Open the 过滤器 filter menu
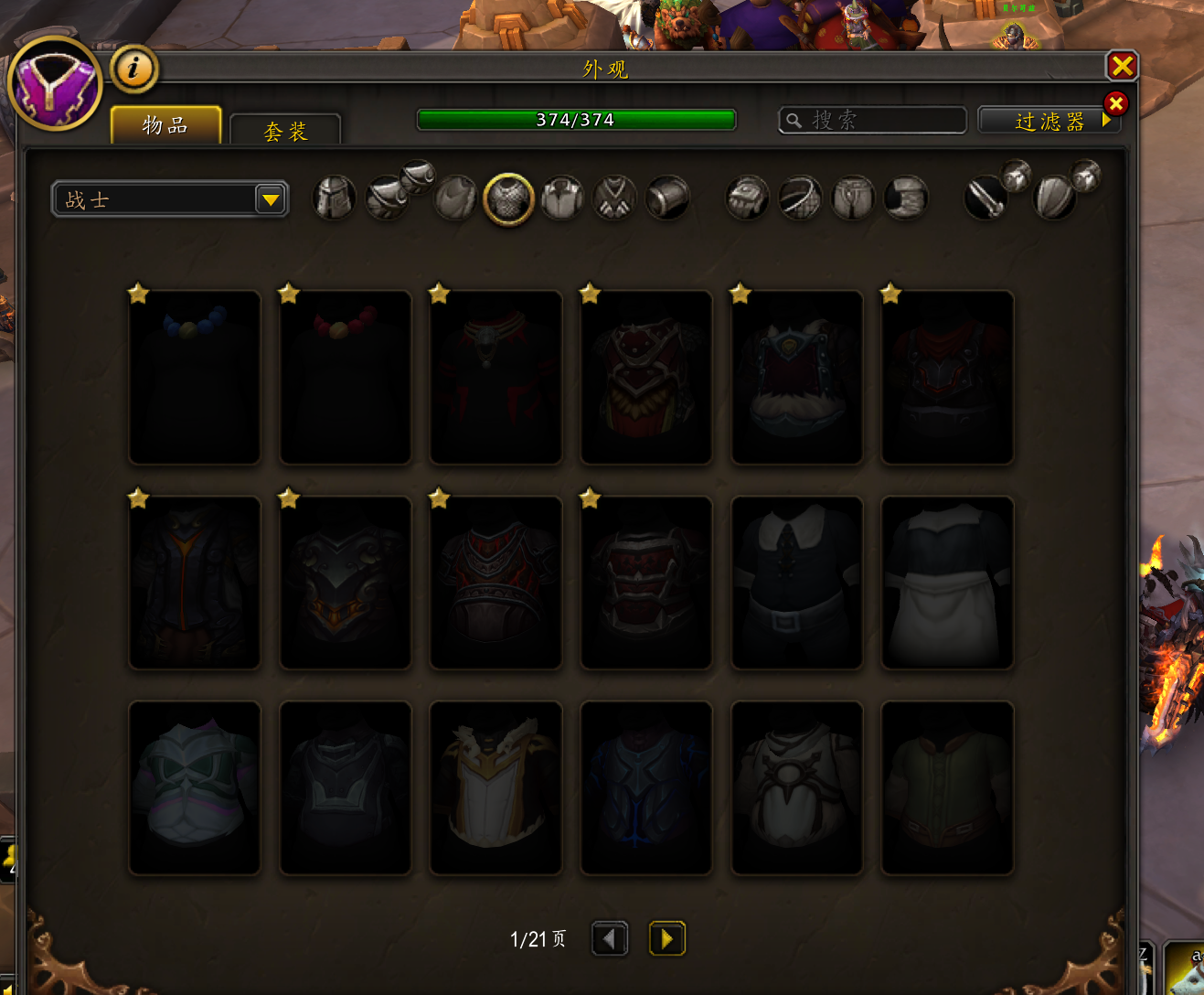 (1048, 121)
